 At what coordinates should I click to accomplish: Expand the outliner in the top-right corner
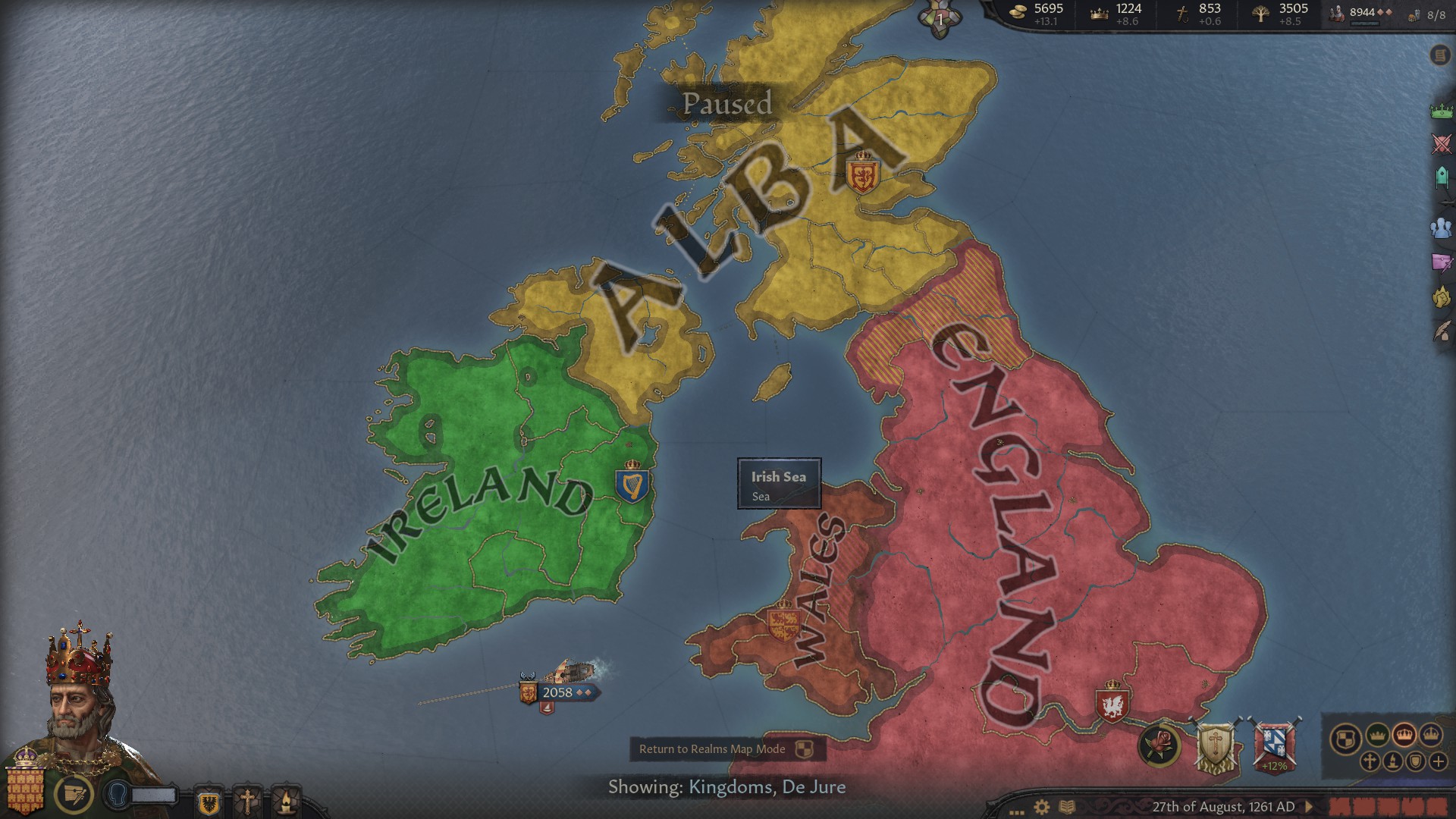[x=1440, y=55]
